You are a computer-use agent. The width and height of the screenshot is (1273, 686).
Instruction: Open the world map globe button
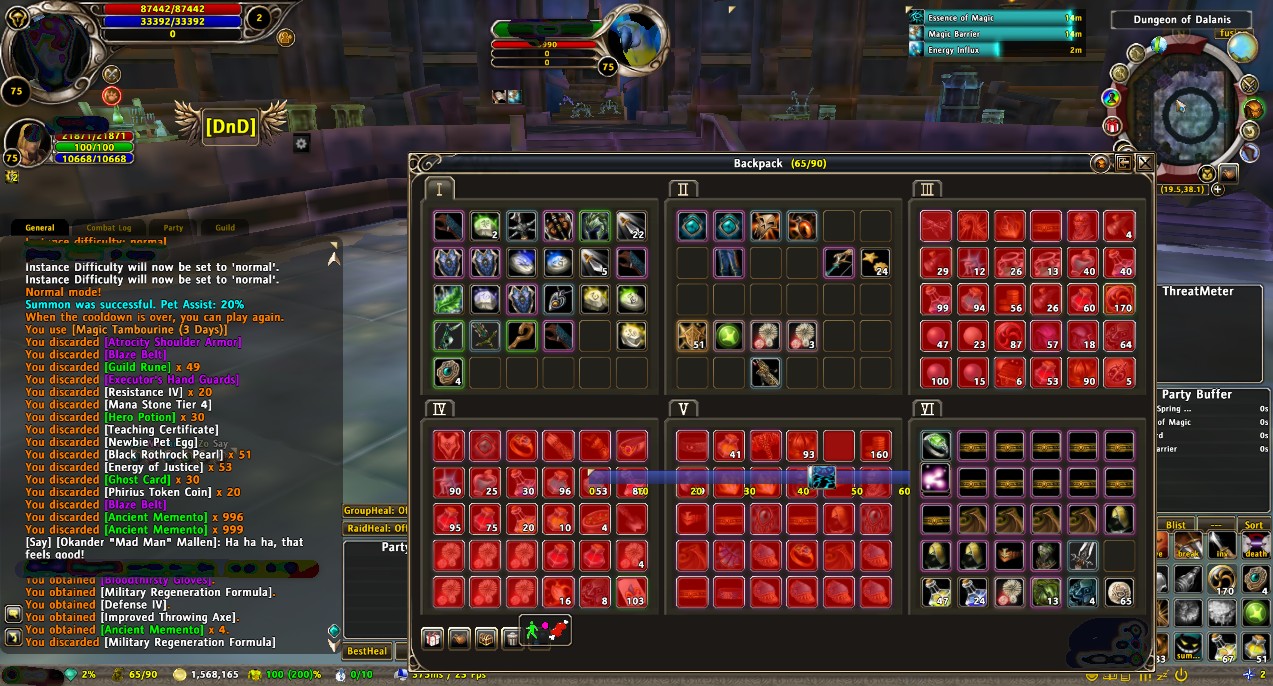1242,47
